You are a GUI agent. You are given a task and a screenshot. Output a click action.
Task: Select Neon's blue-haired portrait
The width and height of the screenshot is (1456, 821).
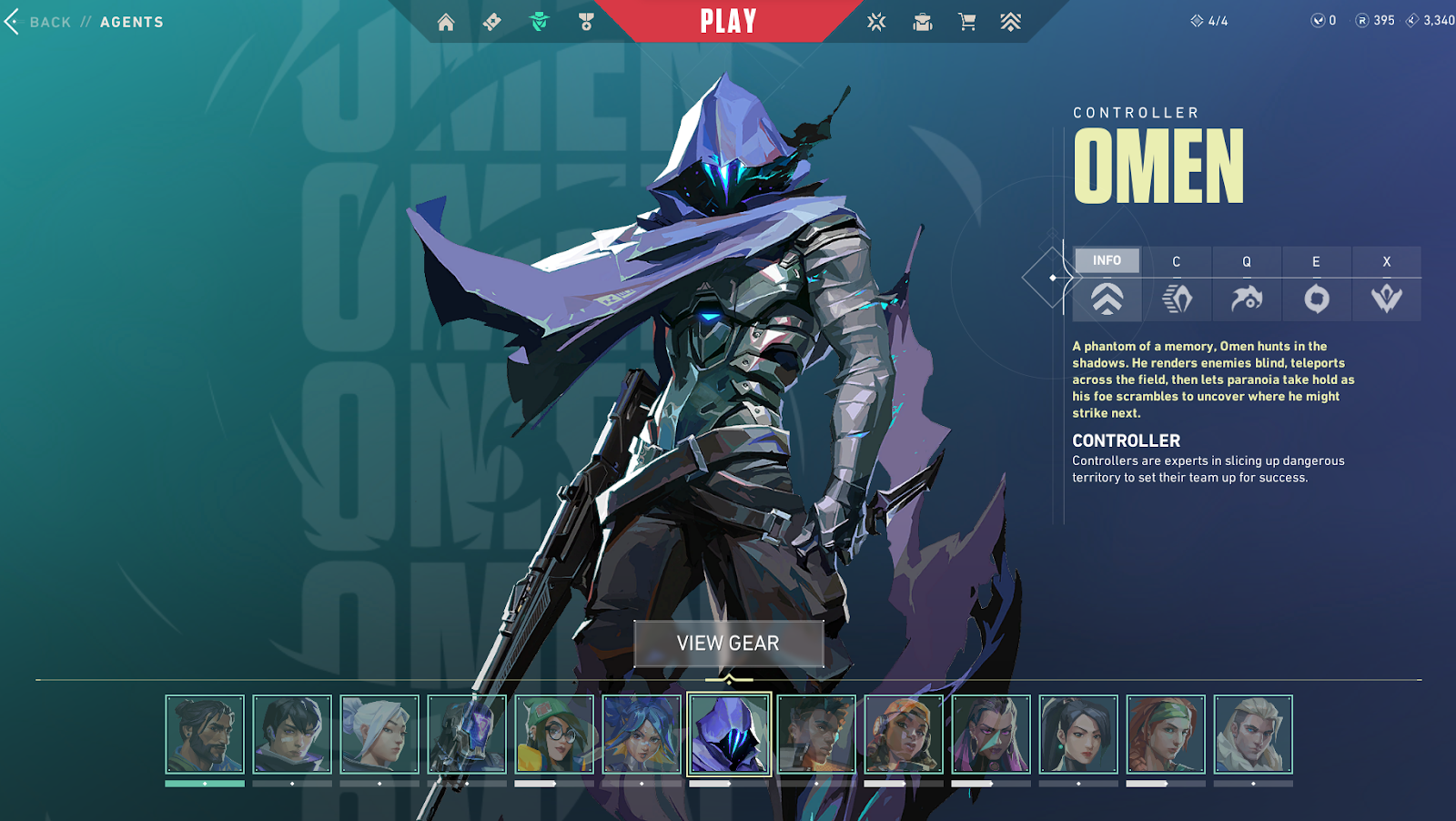click(x=642, y=735)
